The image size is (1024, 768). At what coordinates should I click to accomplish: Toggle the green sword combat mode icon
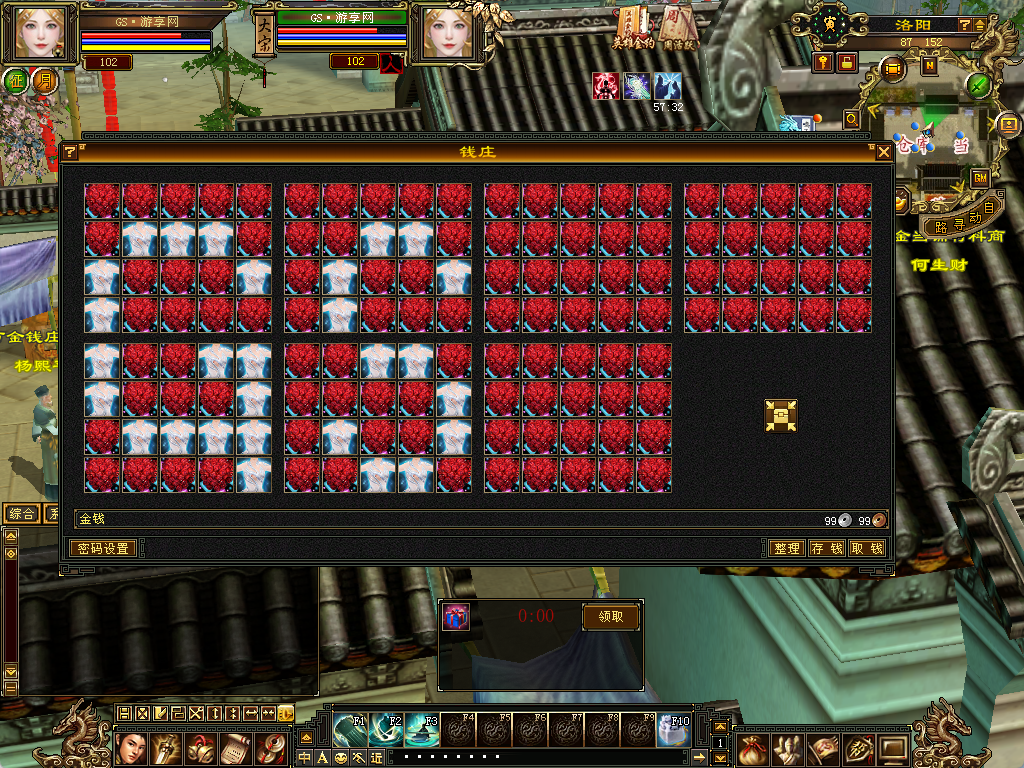coord(978,85)
